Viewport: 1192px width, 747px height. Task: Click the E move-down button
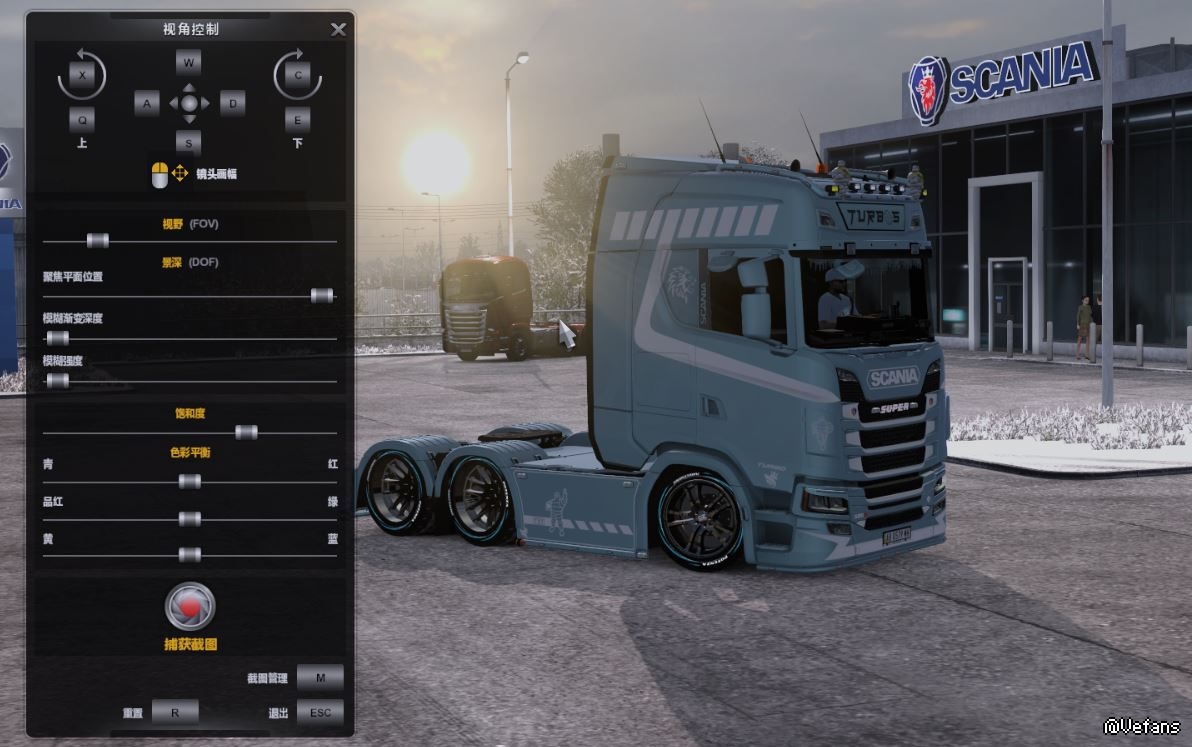(x=297, y=120)
